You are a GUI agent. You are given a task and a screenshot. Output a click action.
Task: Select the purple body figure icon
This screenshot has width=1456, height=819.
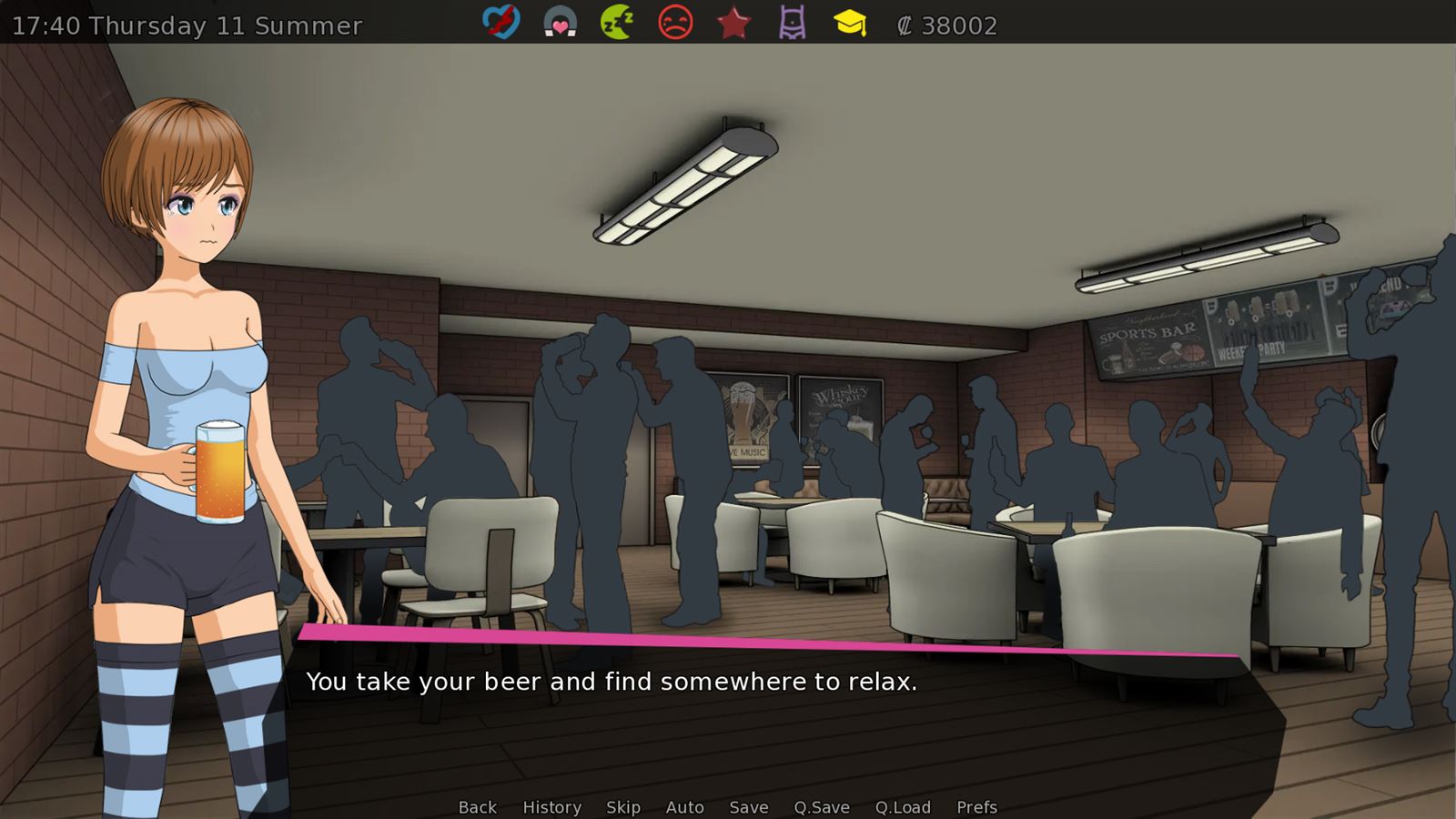(x=793, y=23)
